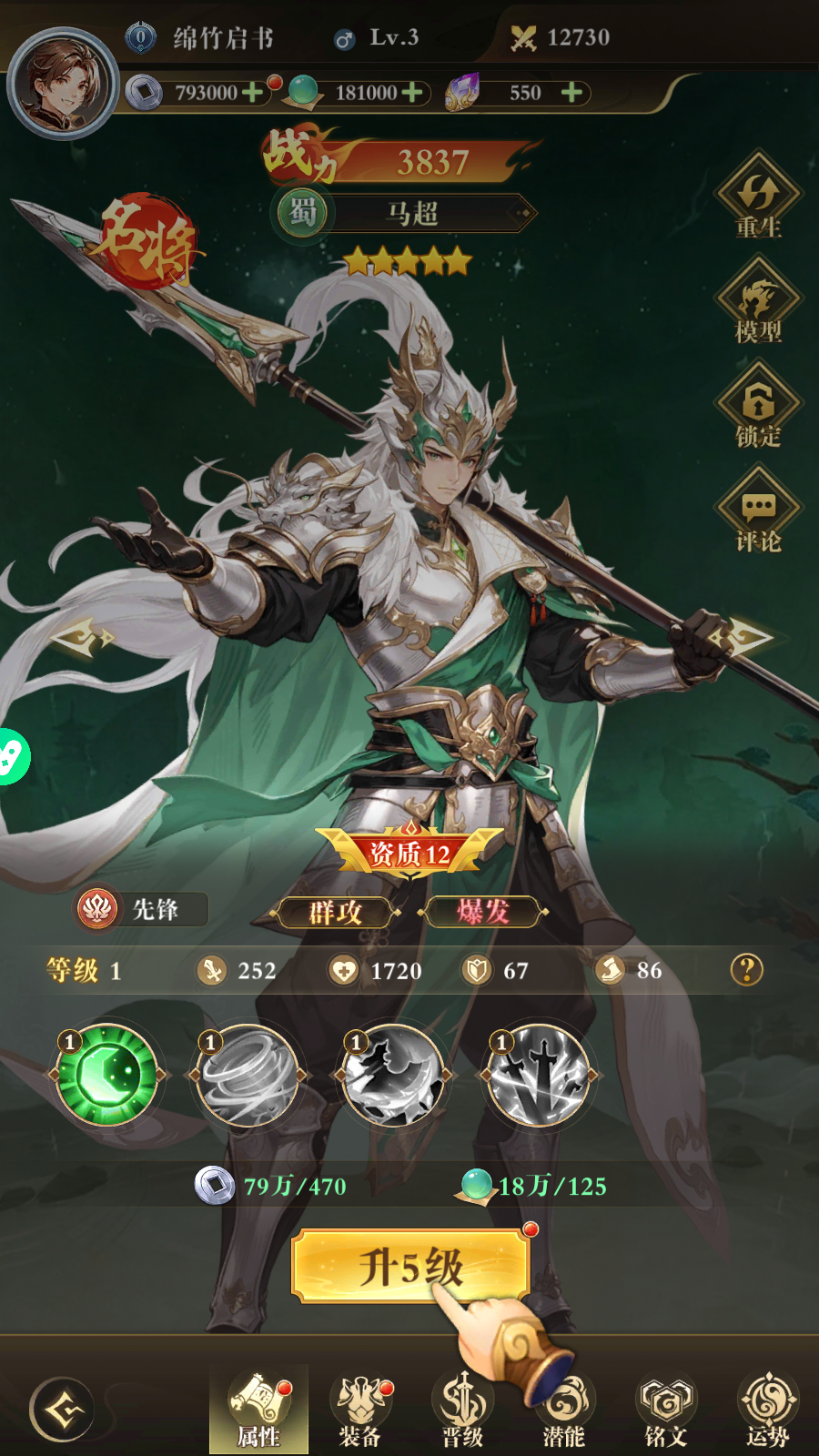Go back using the bottom-left return button

(x=61, y=1410)
